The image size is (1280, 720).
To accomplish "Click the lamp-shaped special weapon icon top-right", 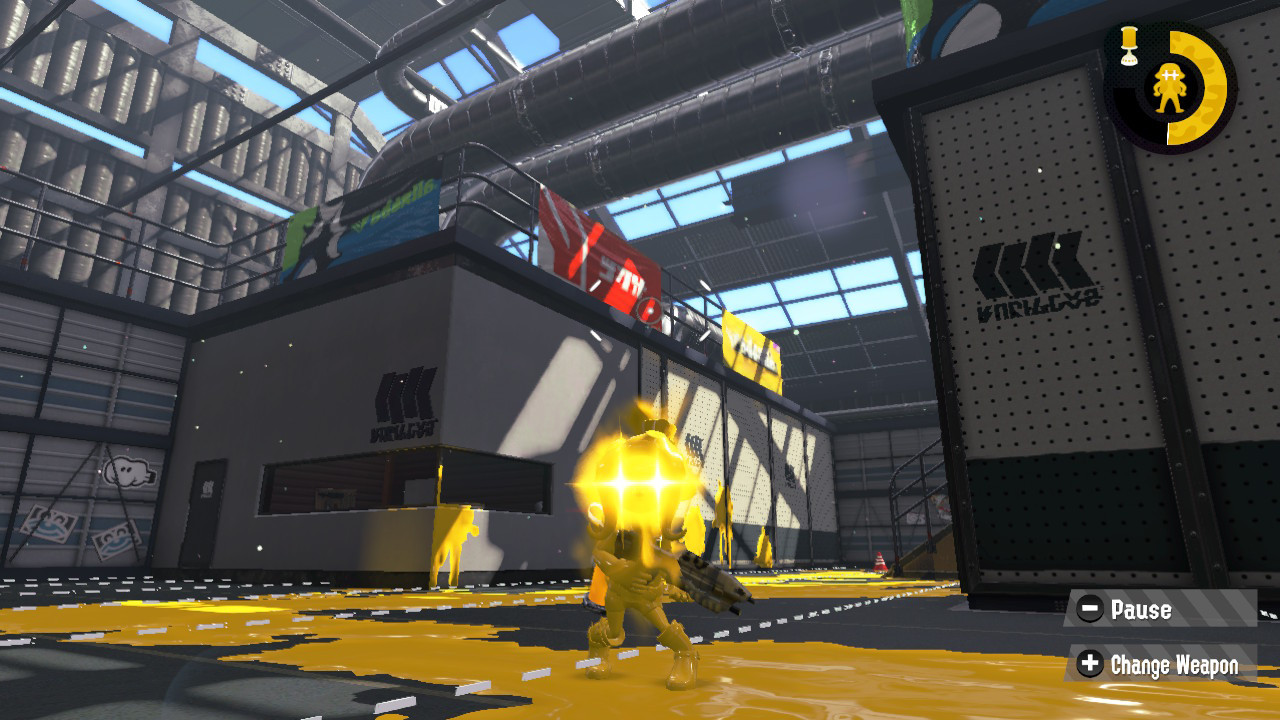I will [x=1127, y=45].
